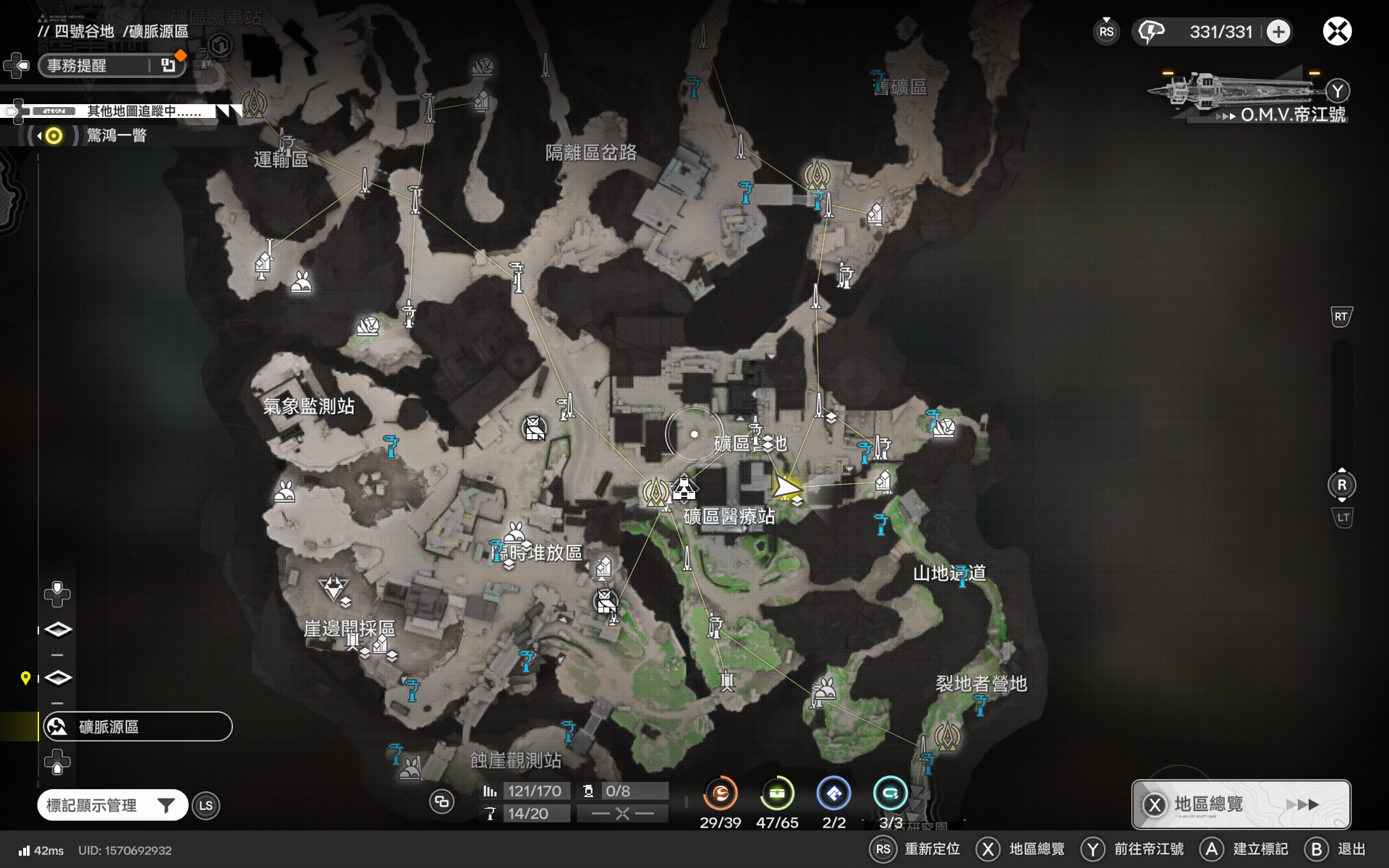The height and width of the screenshot is (868, 1389).
Task: Select the teleport marker near 運輸區
Action: (254, 103)
